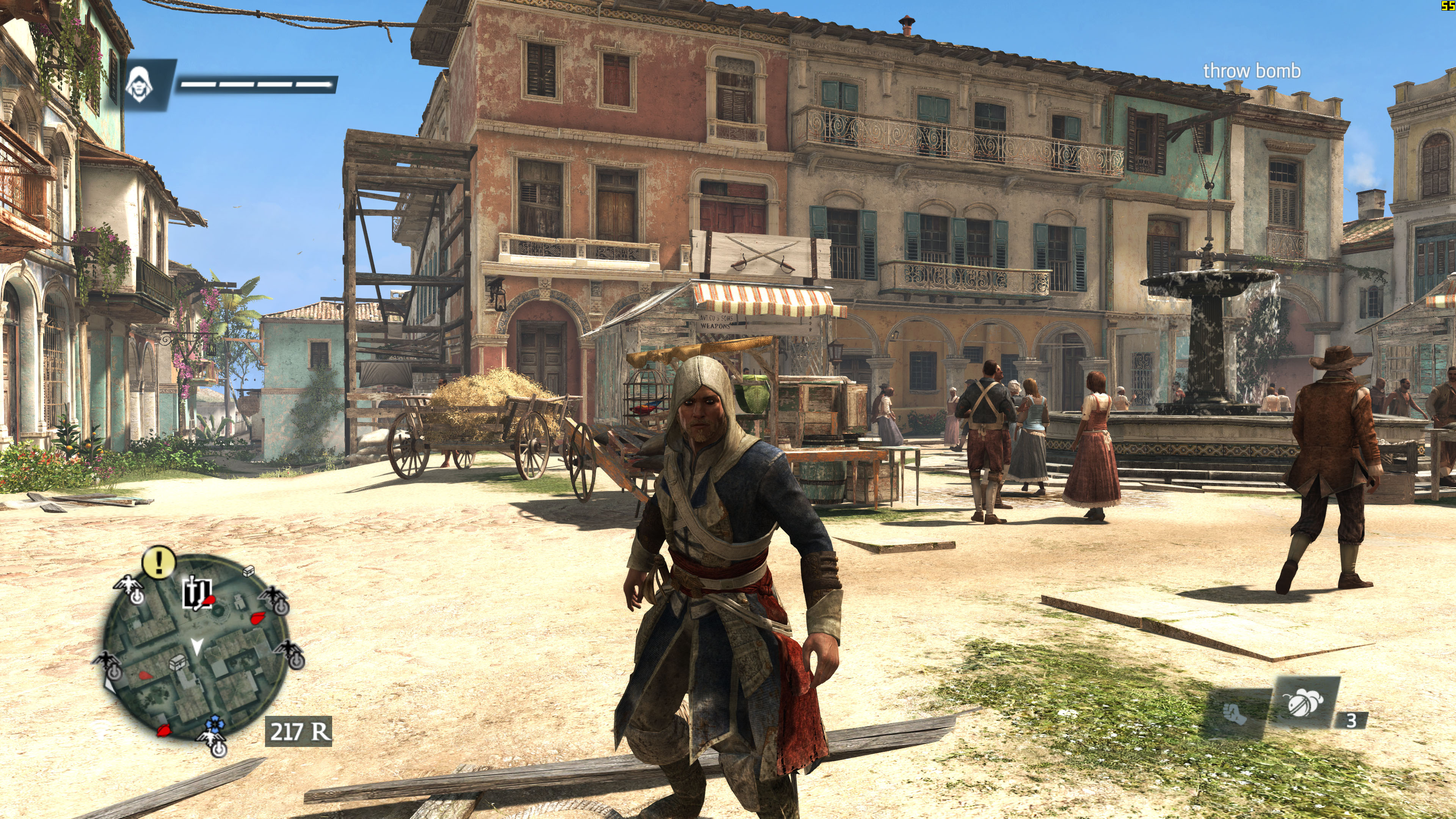This screenshot has width=1456, height=819.
Task: Choose the fists weapon slot
Action: pos(1236,714)
